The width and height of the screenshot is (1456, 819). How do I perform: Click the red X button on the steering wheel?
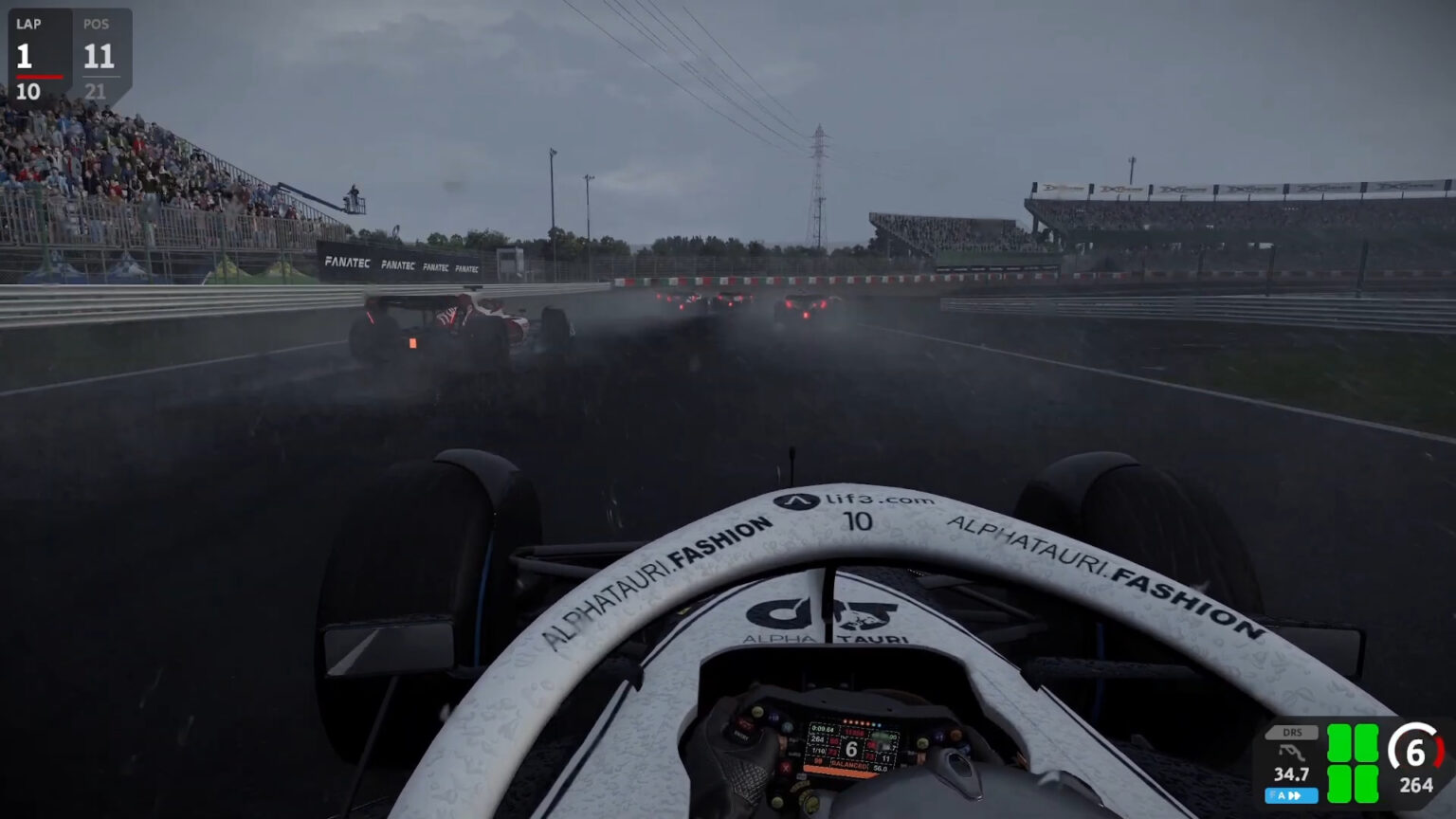click(x=786, y=769)
